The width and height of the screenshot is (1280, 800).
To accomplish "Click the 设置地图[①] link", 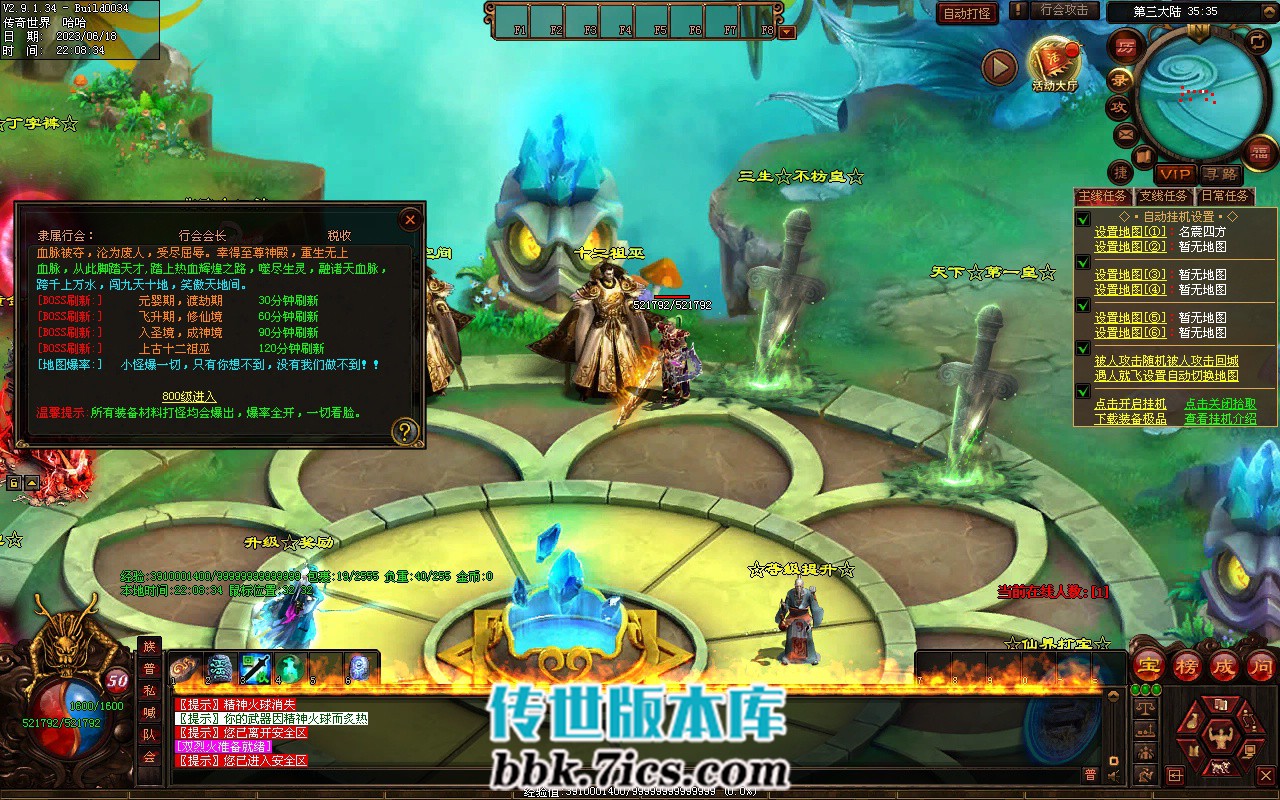I will (1129, 232).
